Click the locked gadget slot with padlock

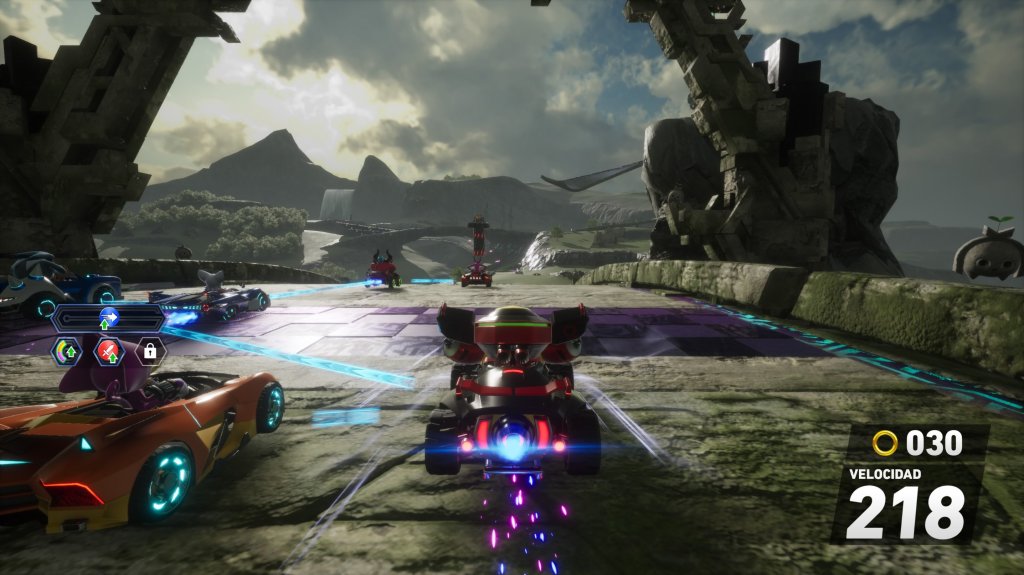pyautogui.click(x=150, y=350)
